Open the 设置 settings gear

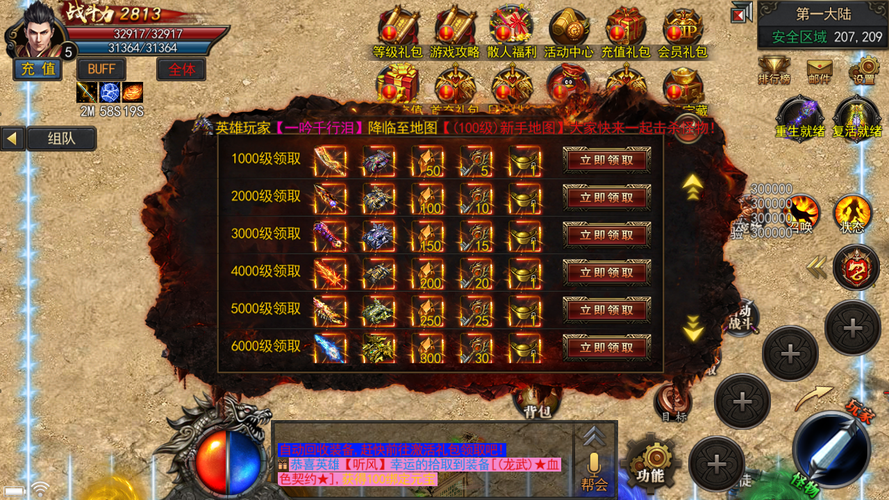[863, 70]
